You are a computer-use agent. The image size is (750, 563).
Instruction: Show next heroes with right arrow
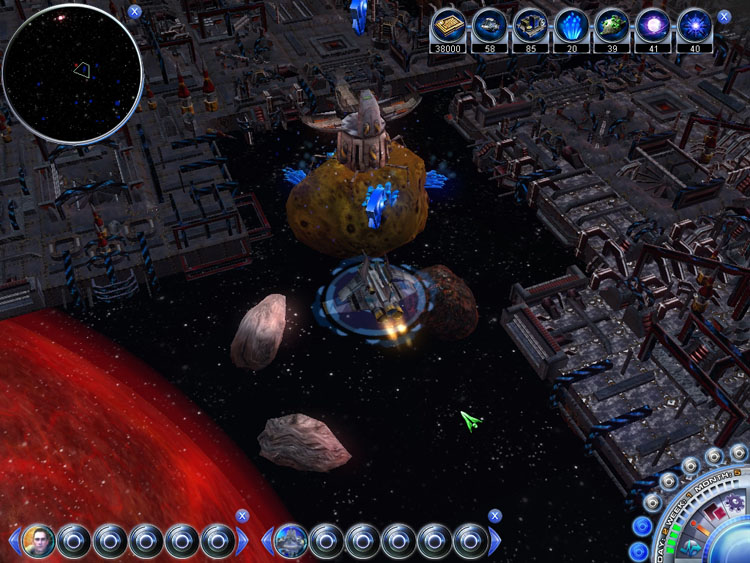243,541
